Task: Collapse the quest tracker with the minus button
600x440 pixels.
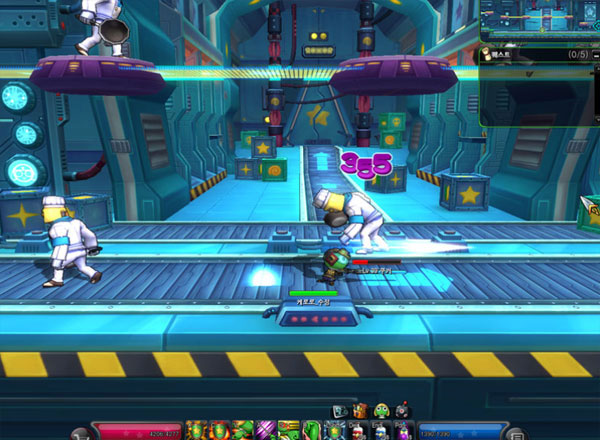Action: point(594,53)
